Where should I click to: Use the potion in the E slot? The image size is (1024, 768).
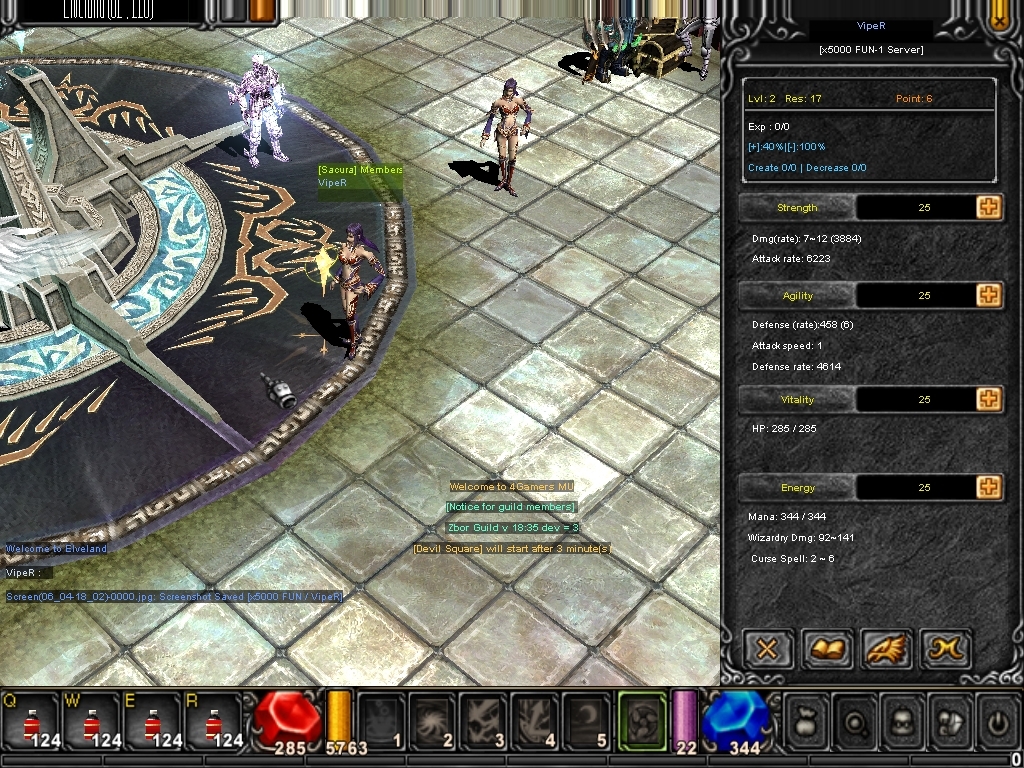point(151,720)
